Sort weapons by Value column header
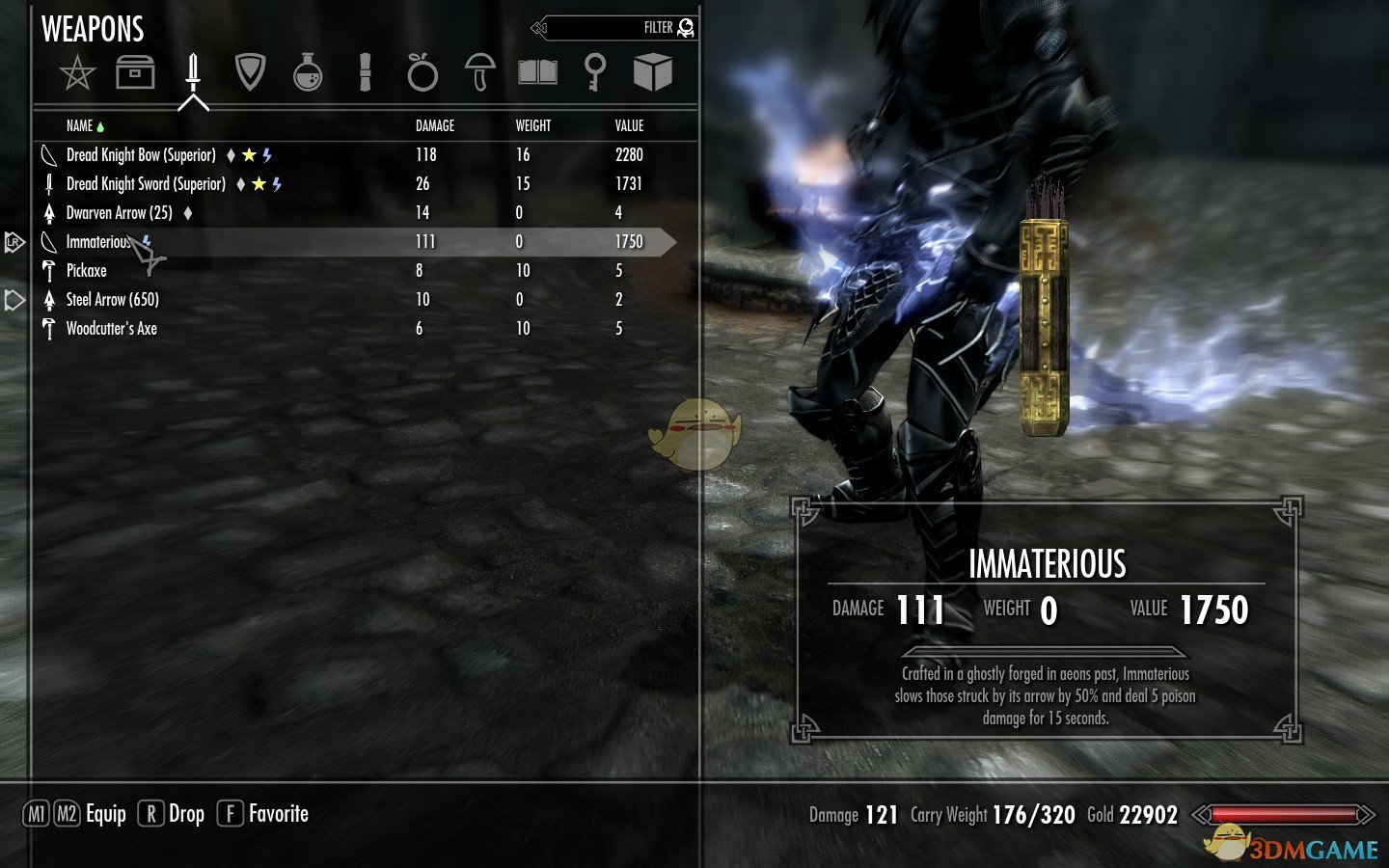 point(629,126)
